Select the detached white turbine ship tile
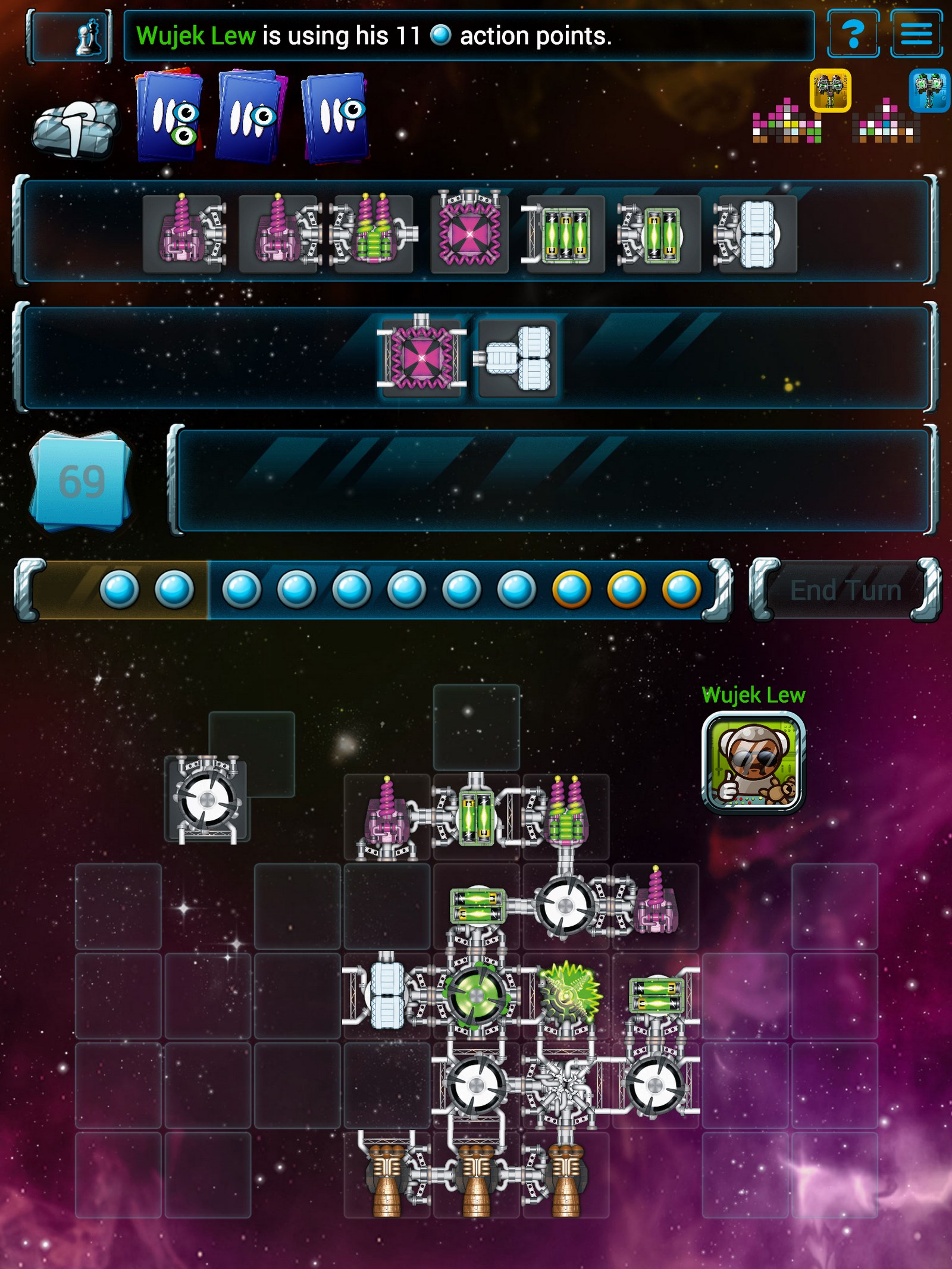 [x=207, y=799]
